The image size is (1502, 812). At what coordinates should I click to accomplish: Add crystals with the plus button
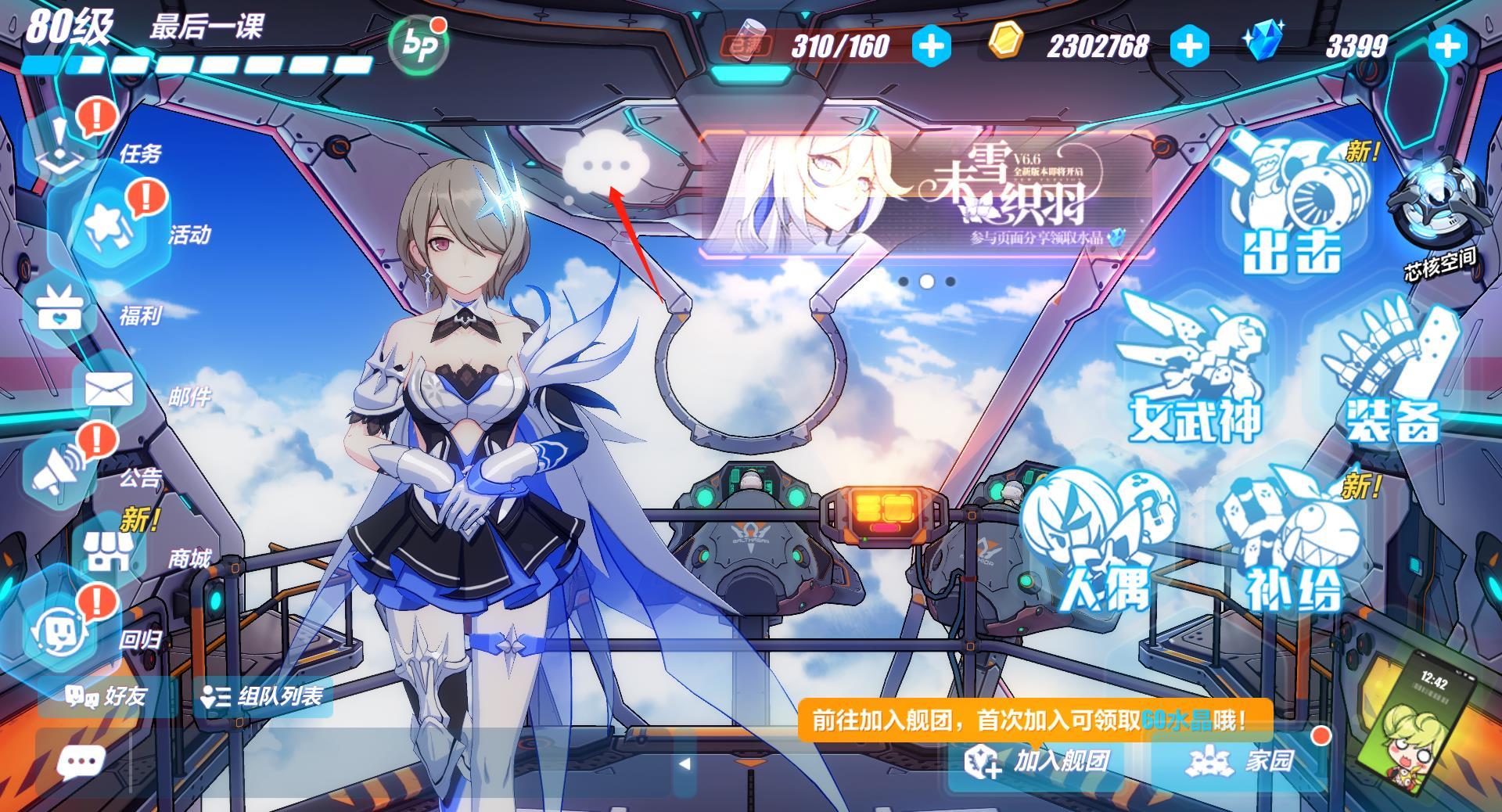1446,46
